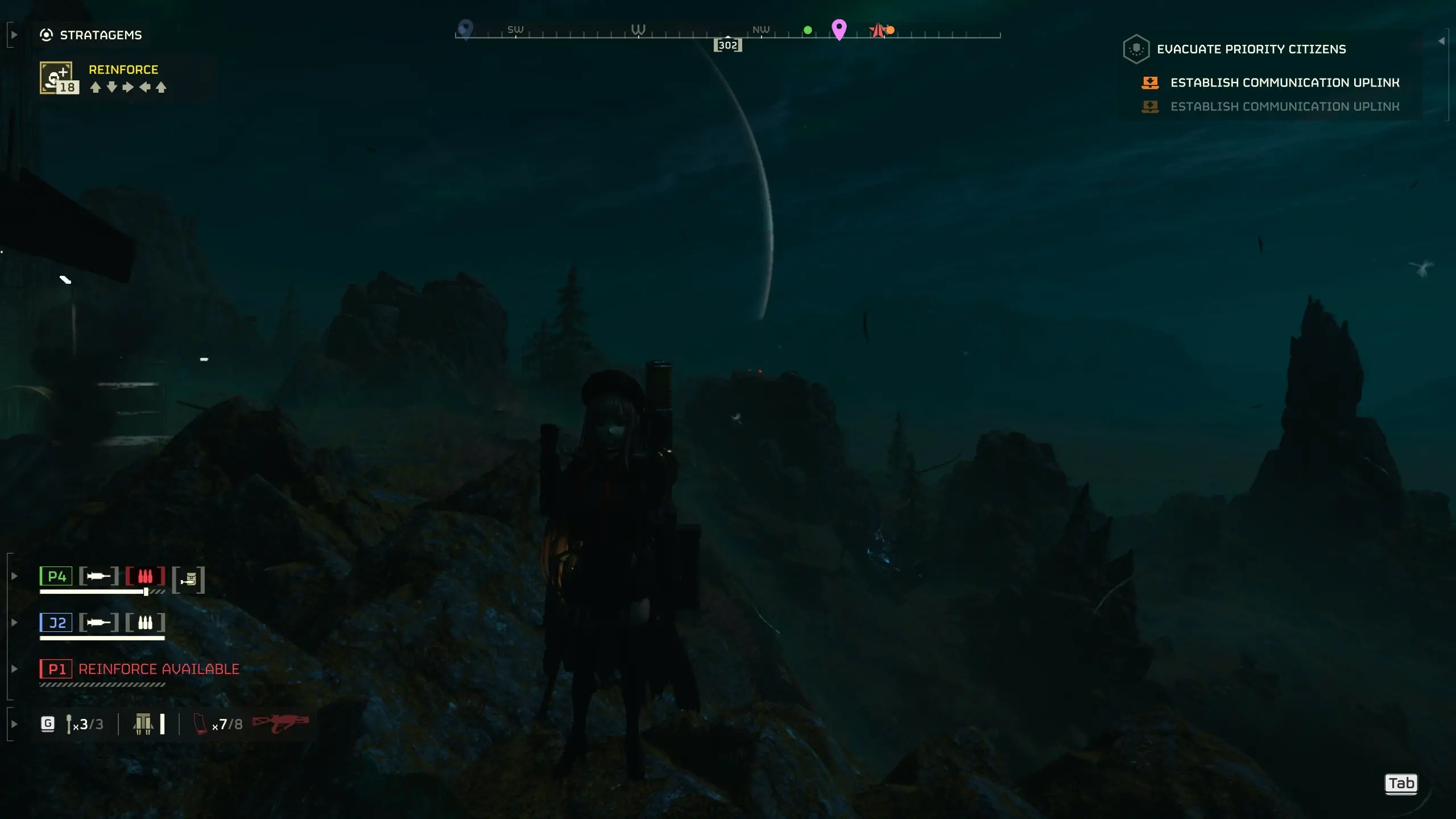The image size is (1456, 819).
Task: Open the Stratagems header
Action: (x=100, y=35)
